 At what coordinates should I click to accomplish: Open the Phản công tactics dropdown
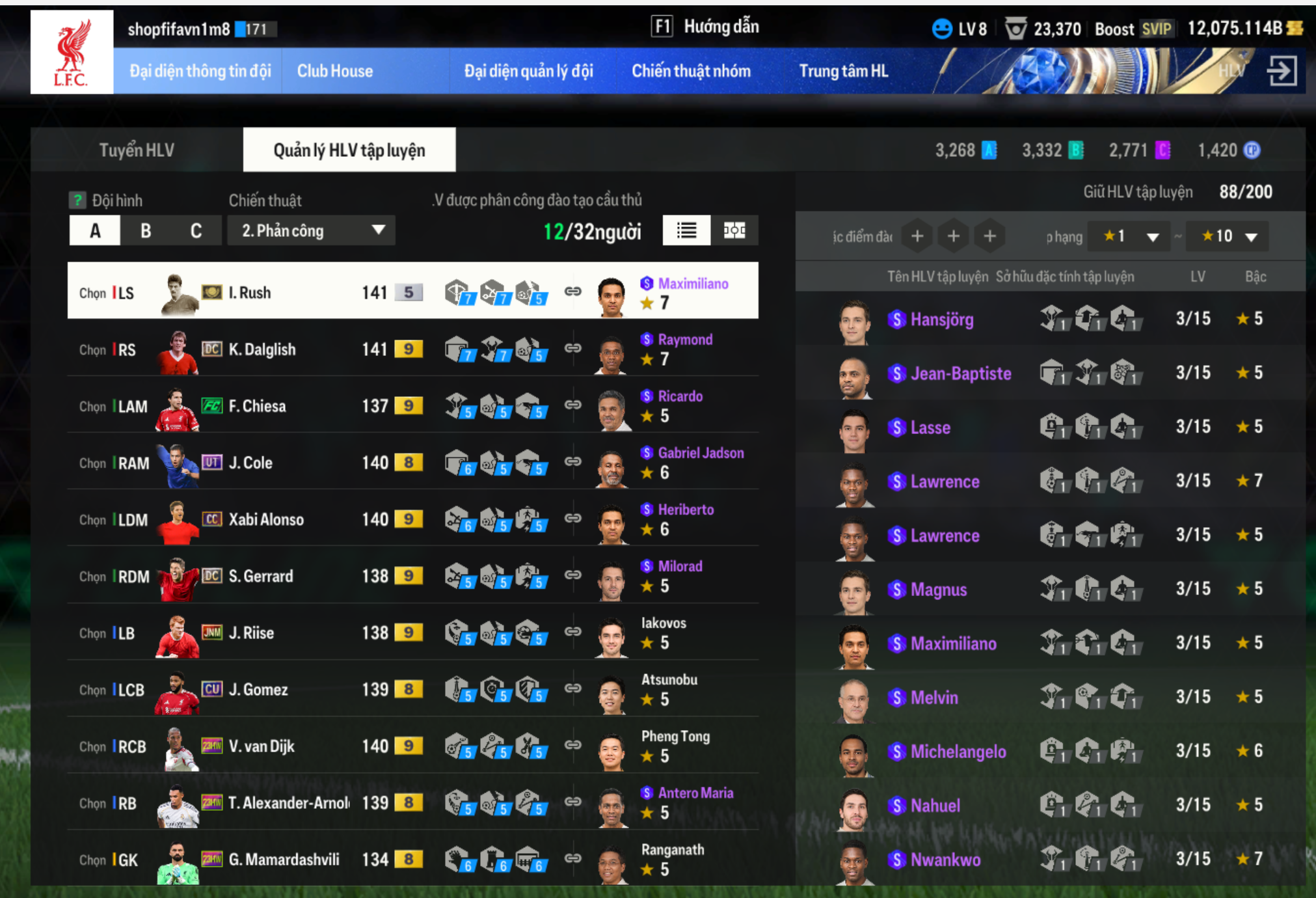[x=312, y=231]
